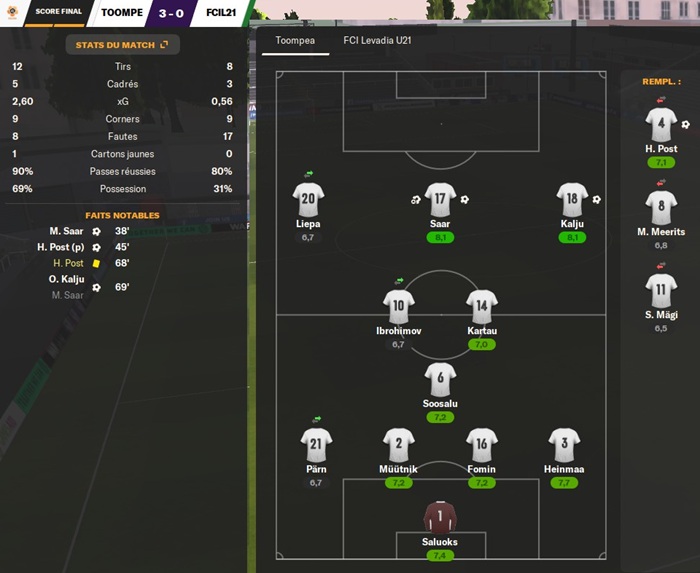Click centre back Müütnik
700x573 pixels.
(398, 445)
